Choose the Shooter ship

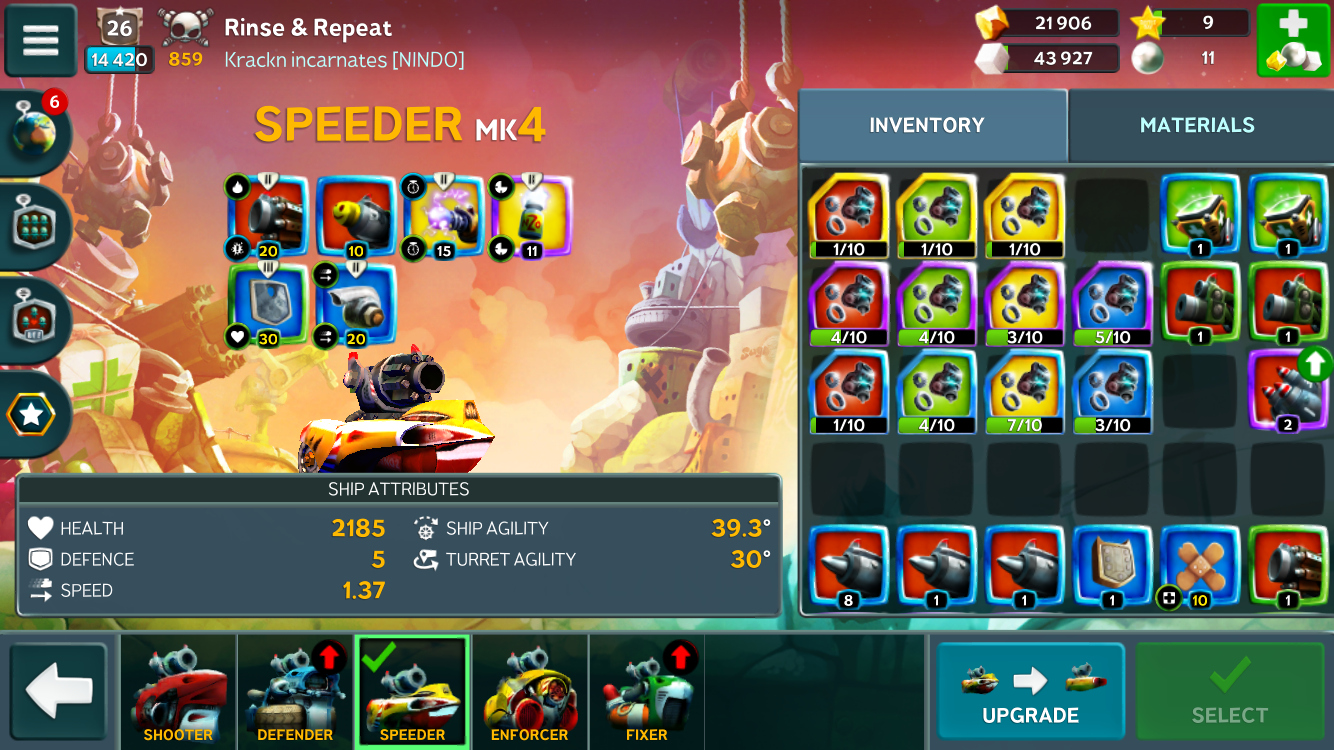coord(178,692)
